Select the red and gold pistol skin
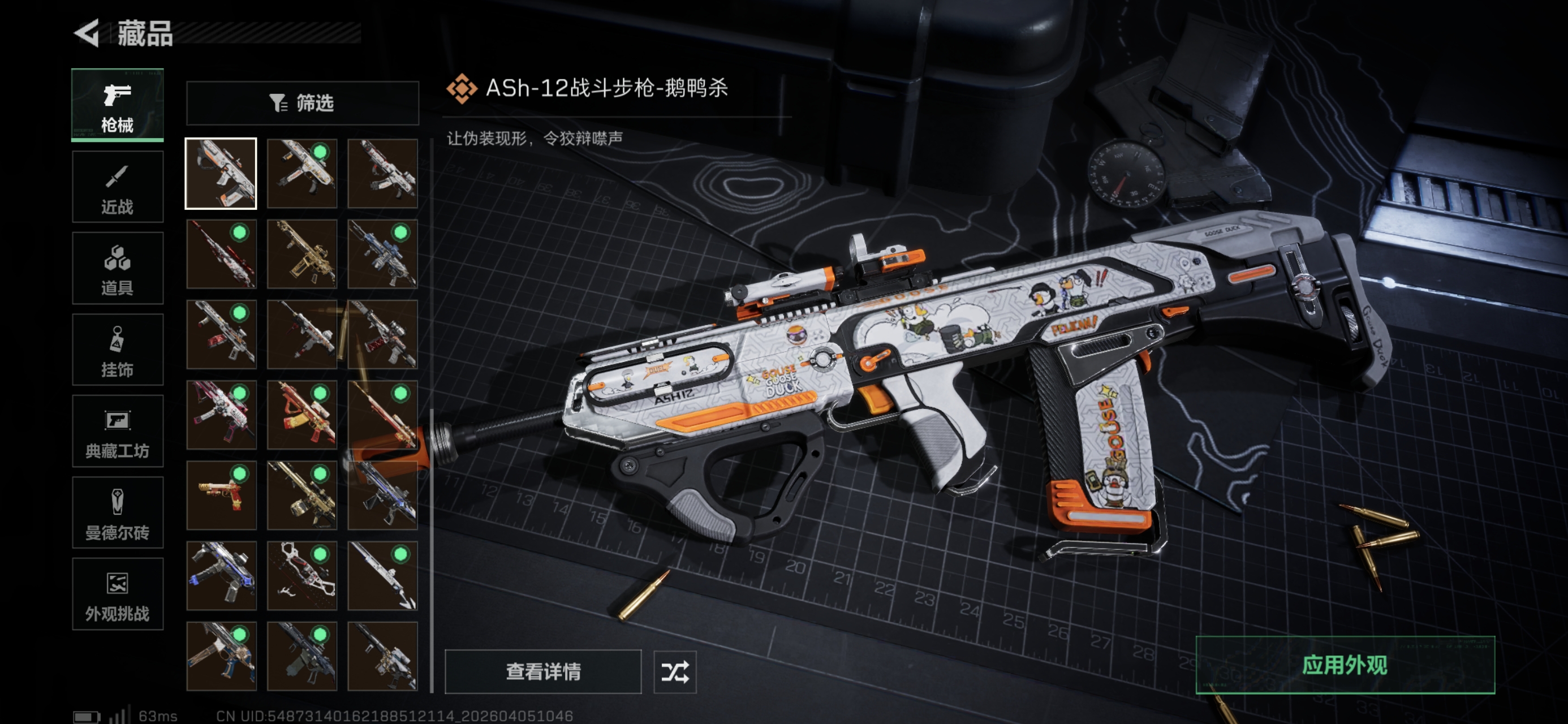Screen dimensions: 1568x724 (221, 495)
